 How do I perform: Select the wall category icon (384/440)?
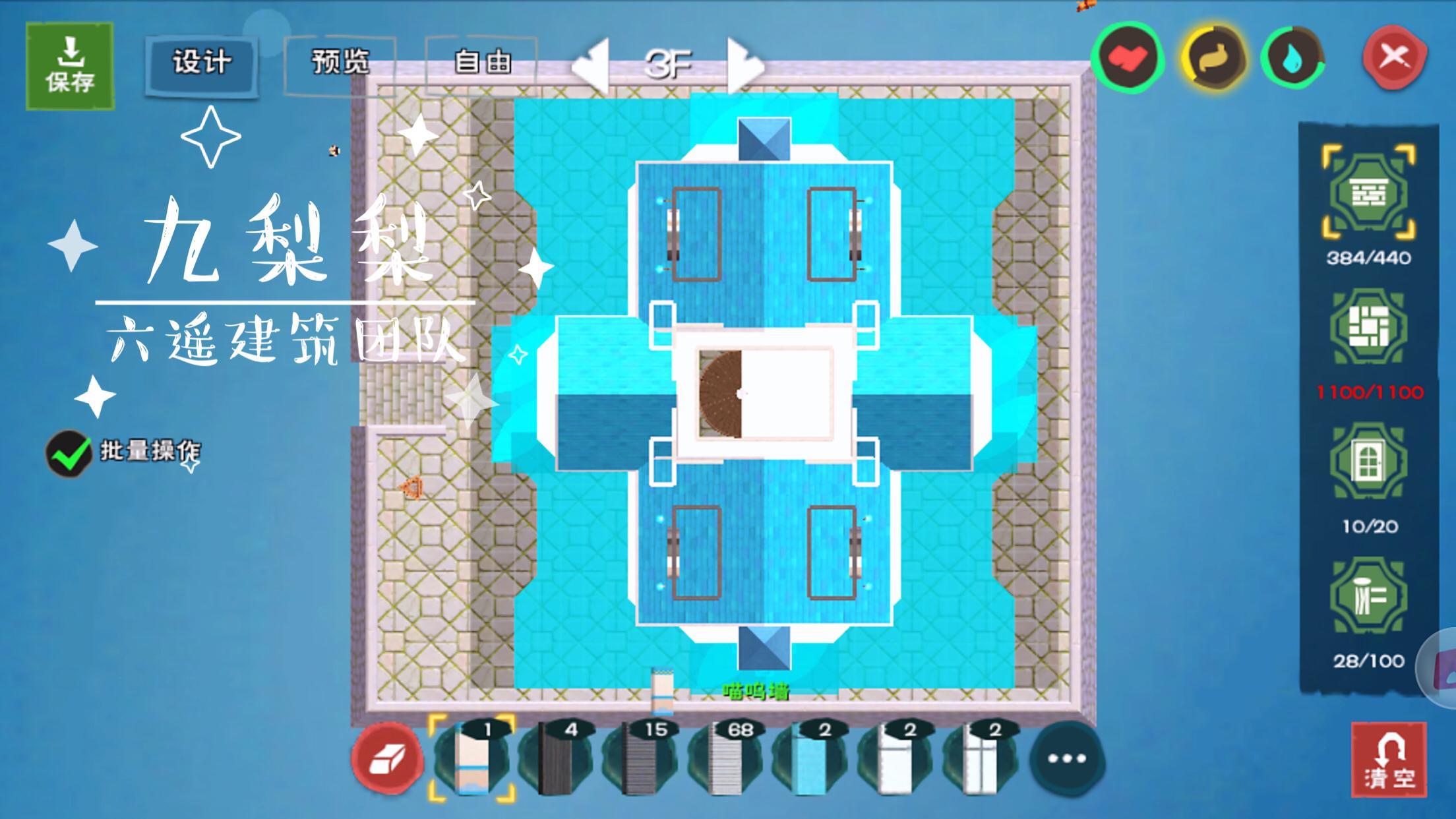tap(1368, 193)
